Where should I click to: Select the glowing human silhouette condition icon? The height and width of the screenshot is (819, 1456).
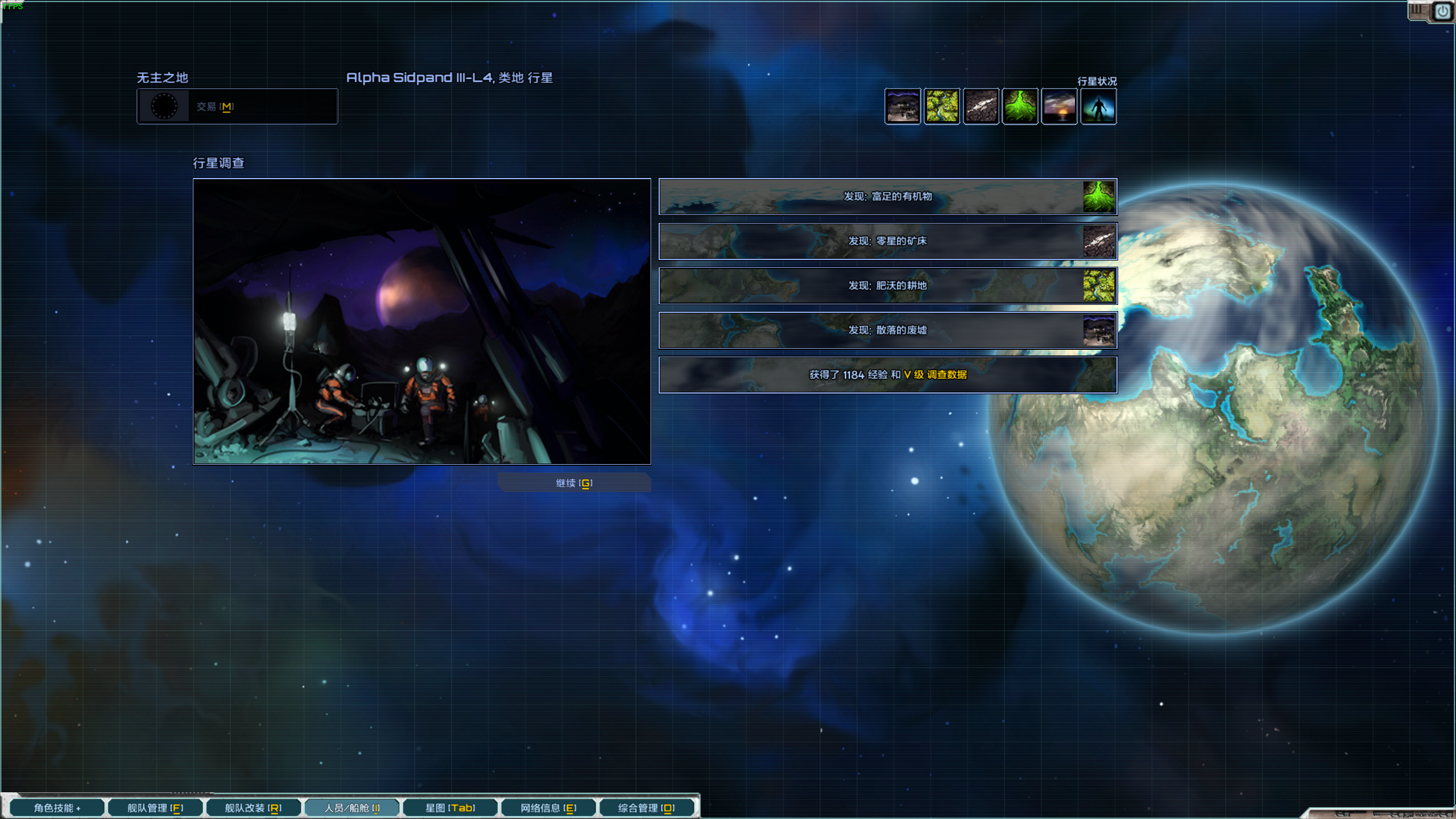(x=1098, y=106)
